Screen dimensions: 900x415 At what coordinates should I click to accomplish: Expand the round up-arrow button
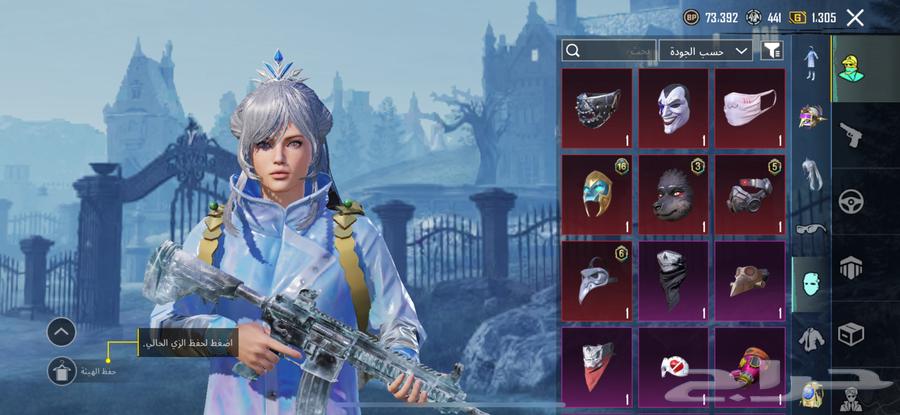click(x=62, y=331)
